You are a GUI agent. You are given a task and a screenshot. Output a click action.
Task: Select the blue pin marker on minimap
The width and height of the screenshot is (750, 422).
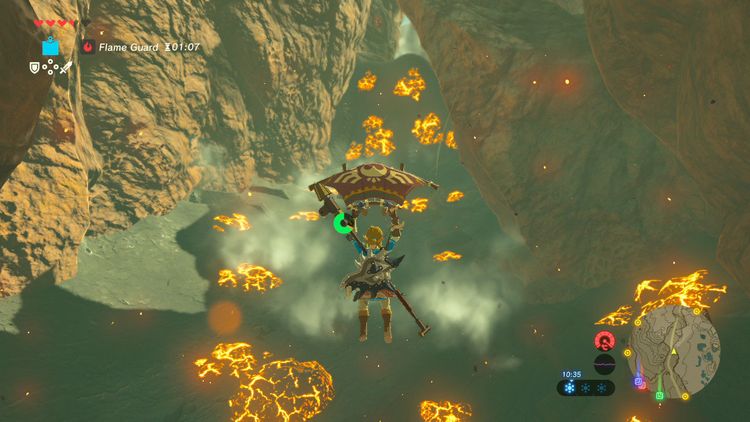tap(637, 380)
